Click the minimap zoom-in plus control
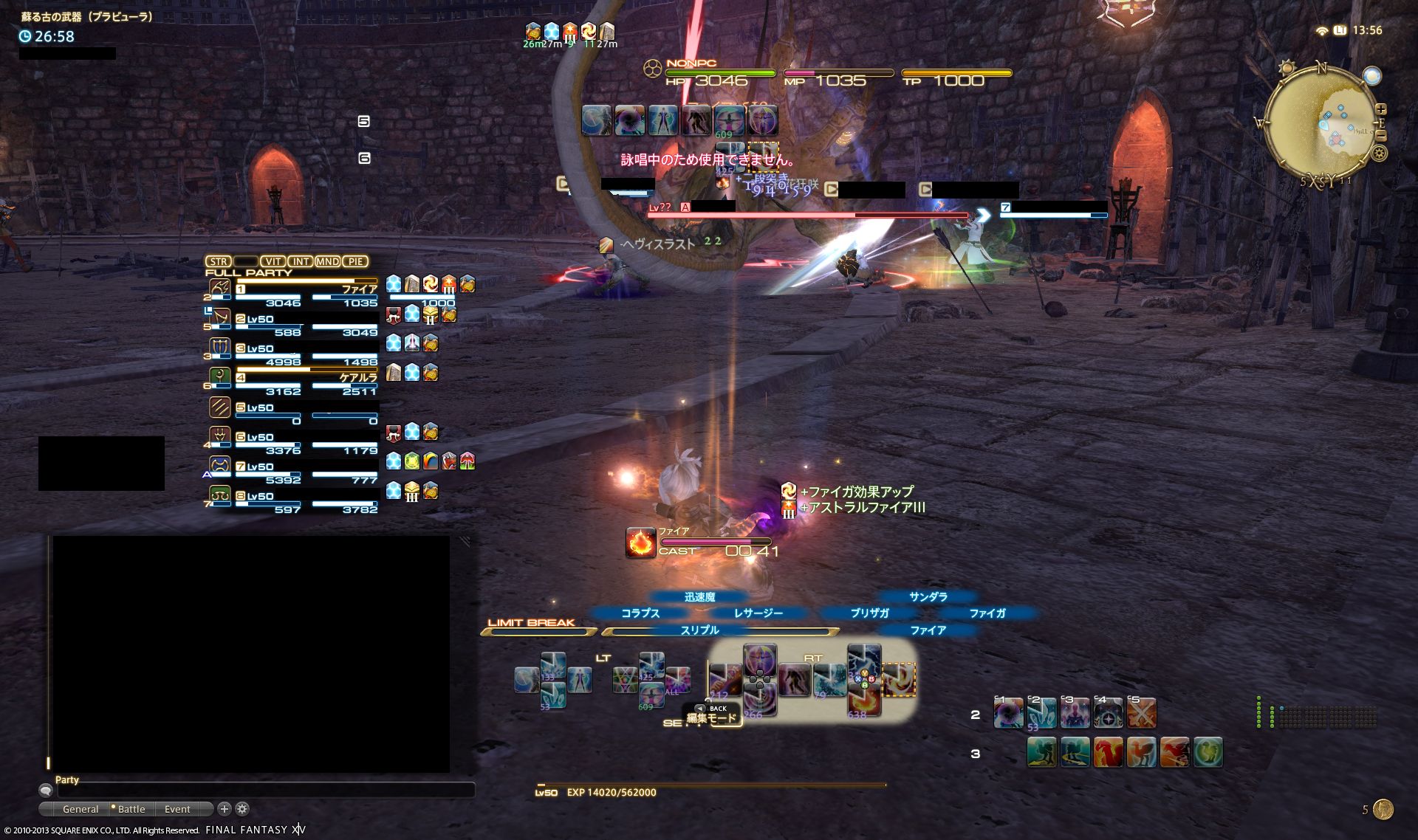Viewport: 1418px width, 840px height. click(1381, 109)
